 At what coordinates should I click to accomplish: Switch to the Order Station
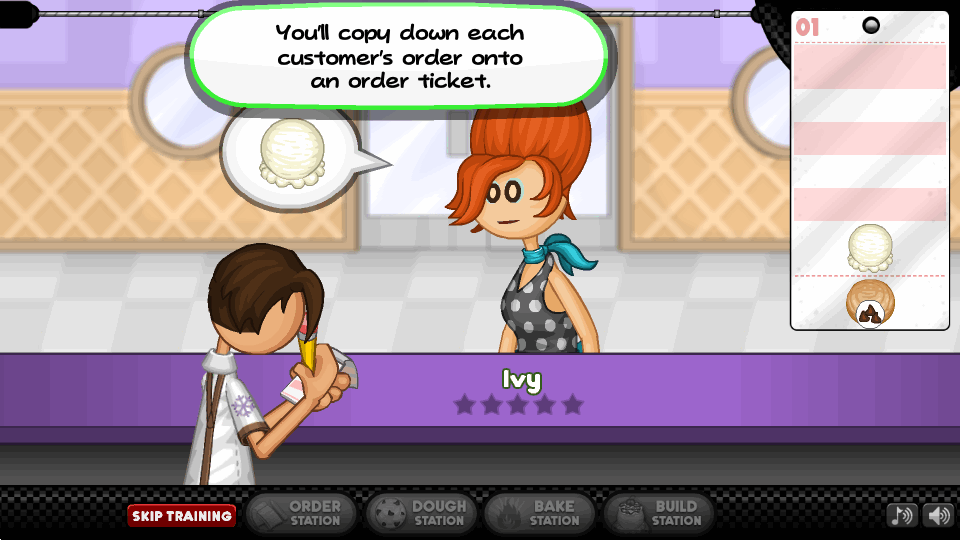[x=300, y=513]
